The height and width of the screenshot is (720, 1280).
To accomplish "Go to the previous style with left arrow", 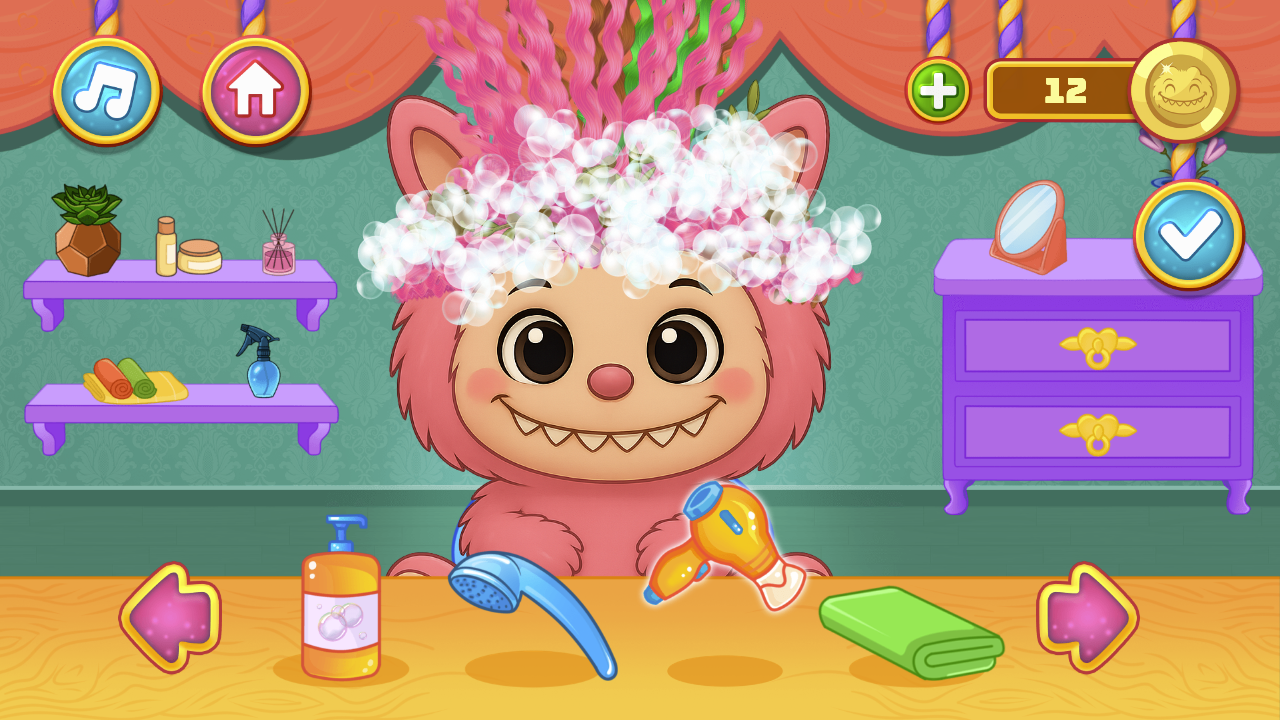I will point(170,615).
